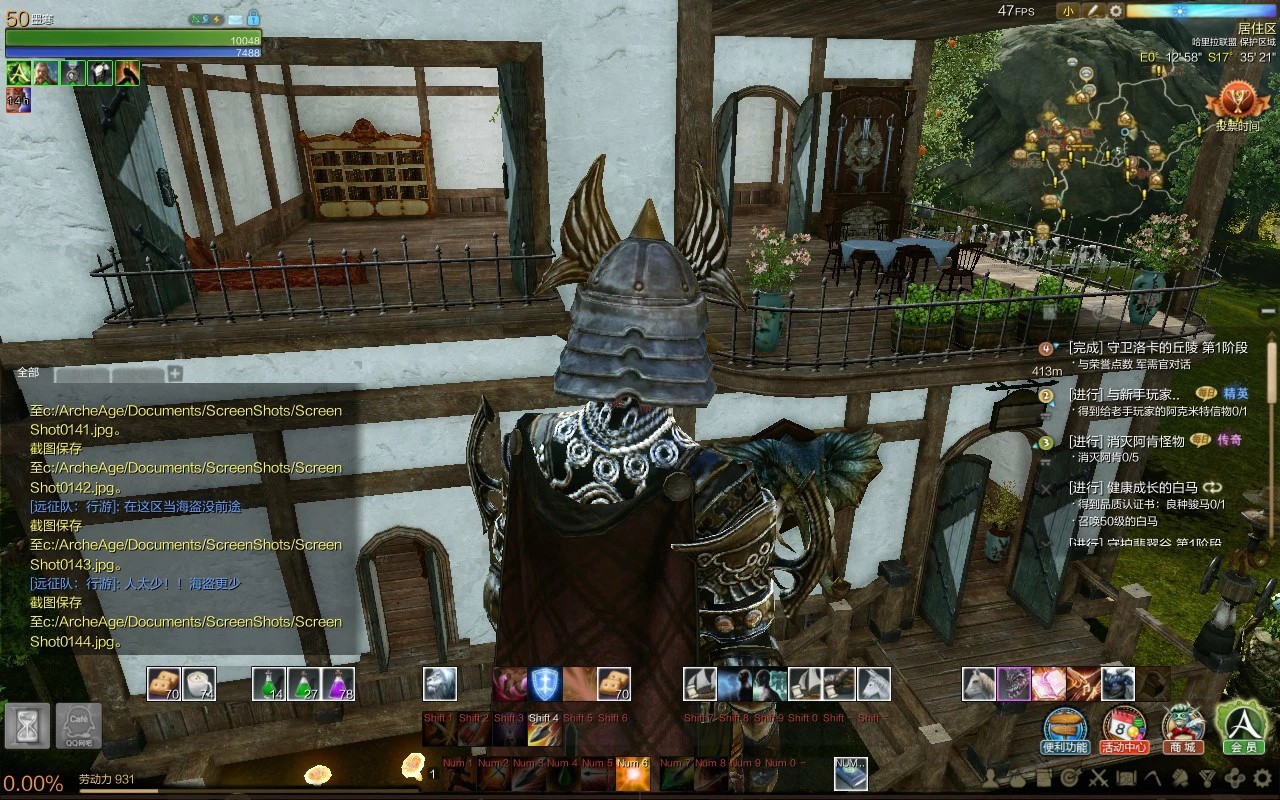Add a new chat tab
Screen dimensions: 1280x800
click(175, 374)
